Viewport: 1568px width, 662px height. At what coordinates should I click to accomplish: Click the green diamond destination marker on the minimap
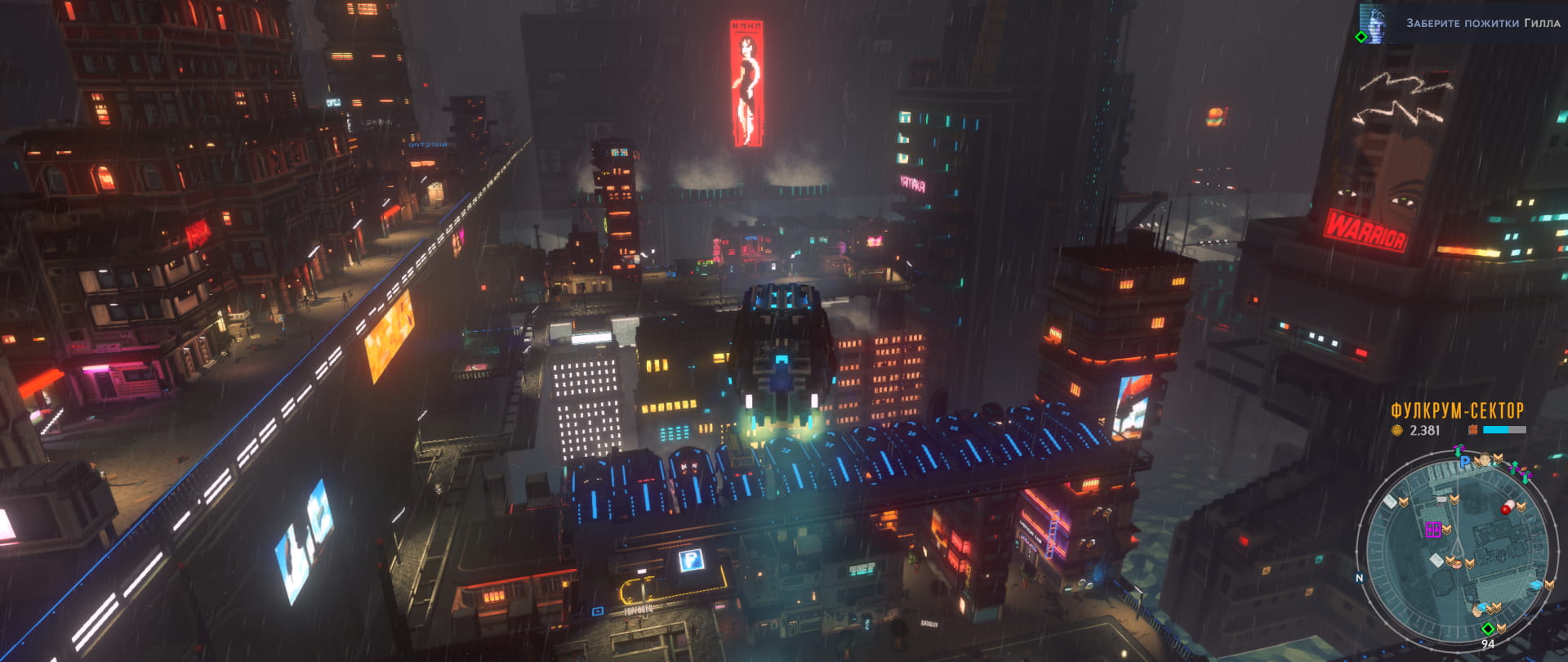pos(1488,628)
